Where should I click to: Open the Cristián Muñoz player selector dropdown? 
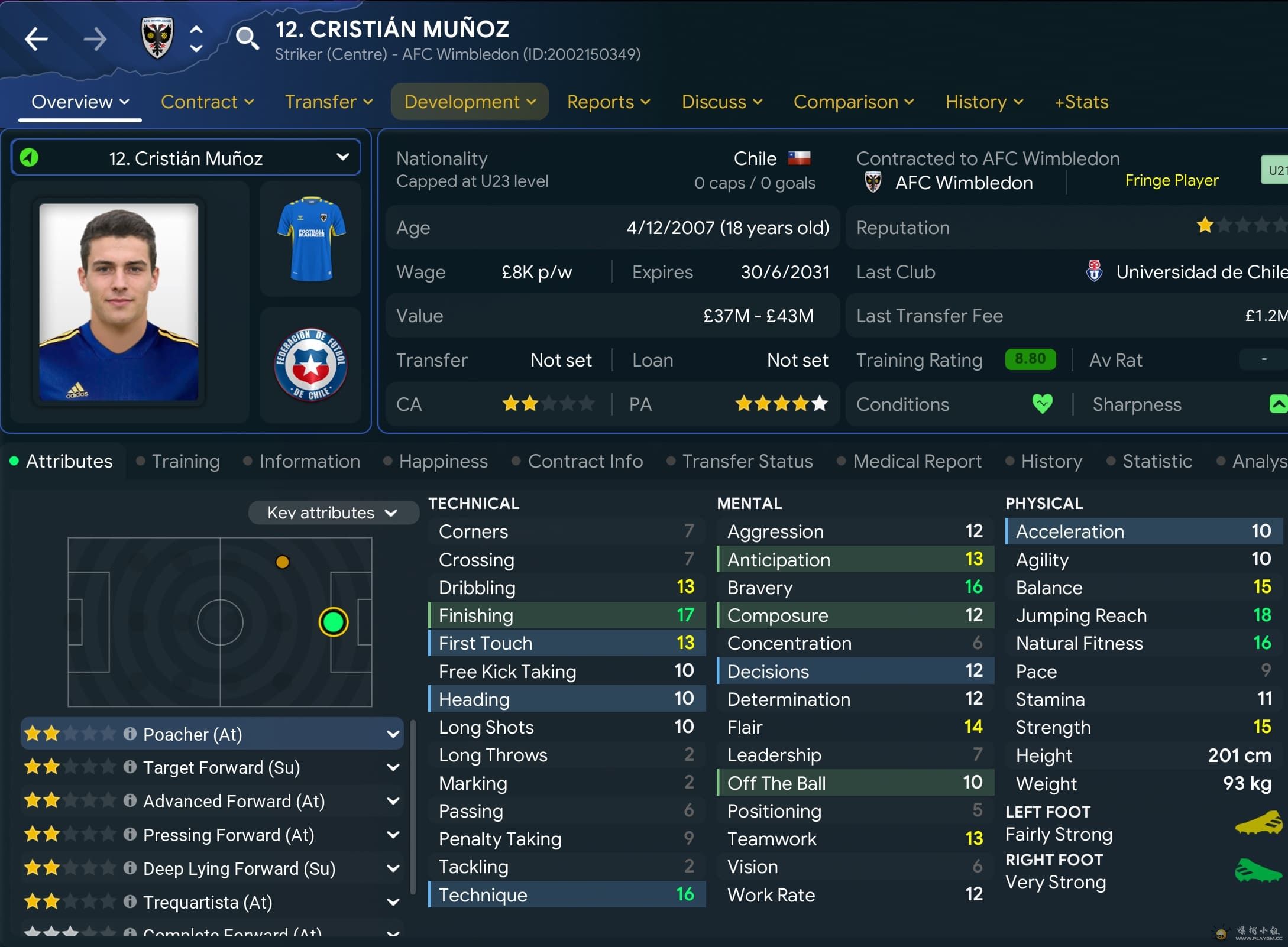tap(186, 158)
